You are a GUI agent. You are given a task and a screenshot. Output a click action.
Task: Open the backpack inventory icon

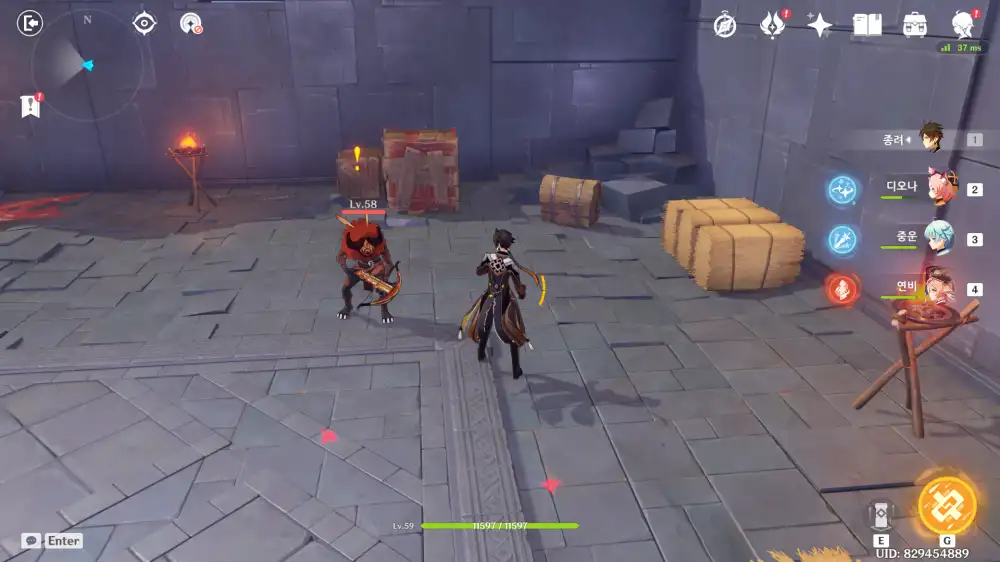[914, 26]
